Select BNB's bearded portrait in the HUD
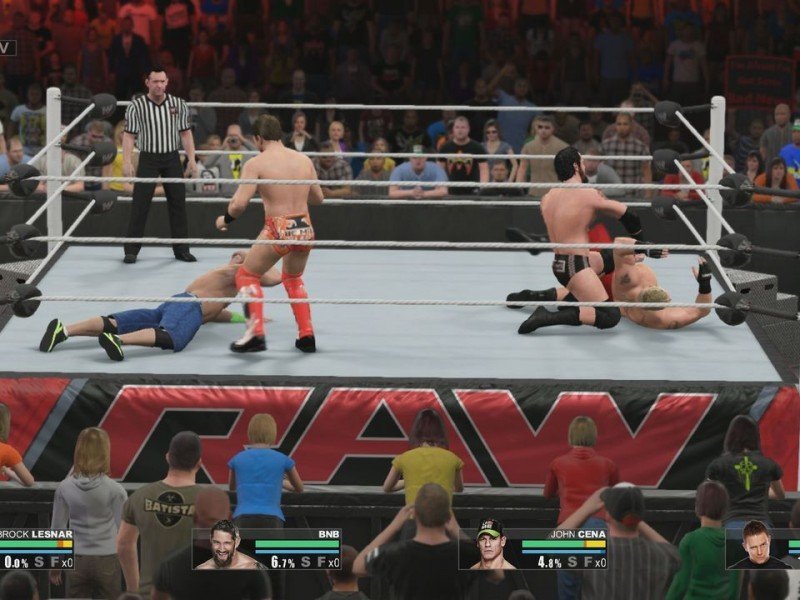Screen dimensions: 800x600 coord(224,548)
